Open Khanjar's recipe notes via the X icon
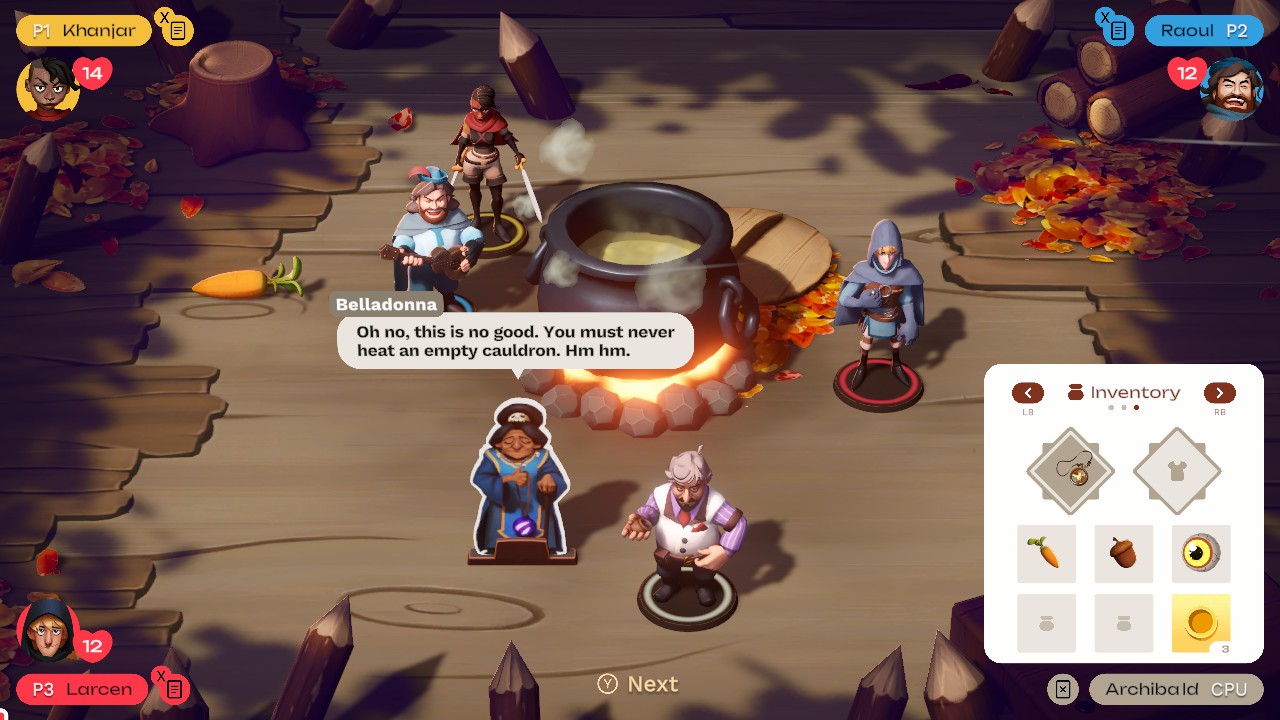This screenshot has width=1280, height=720. pyautogui.click(x=178, y=29)
